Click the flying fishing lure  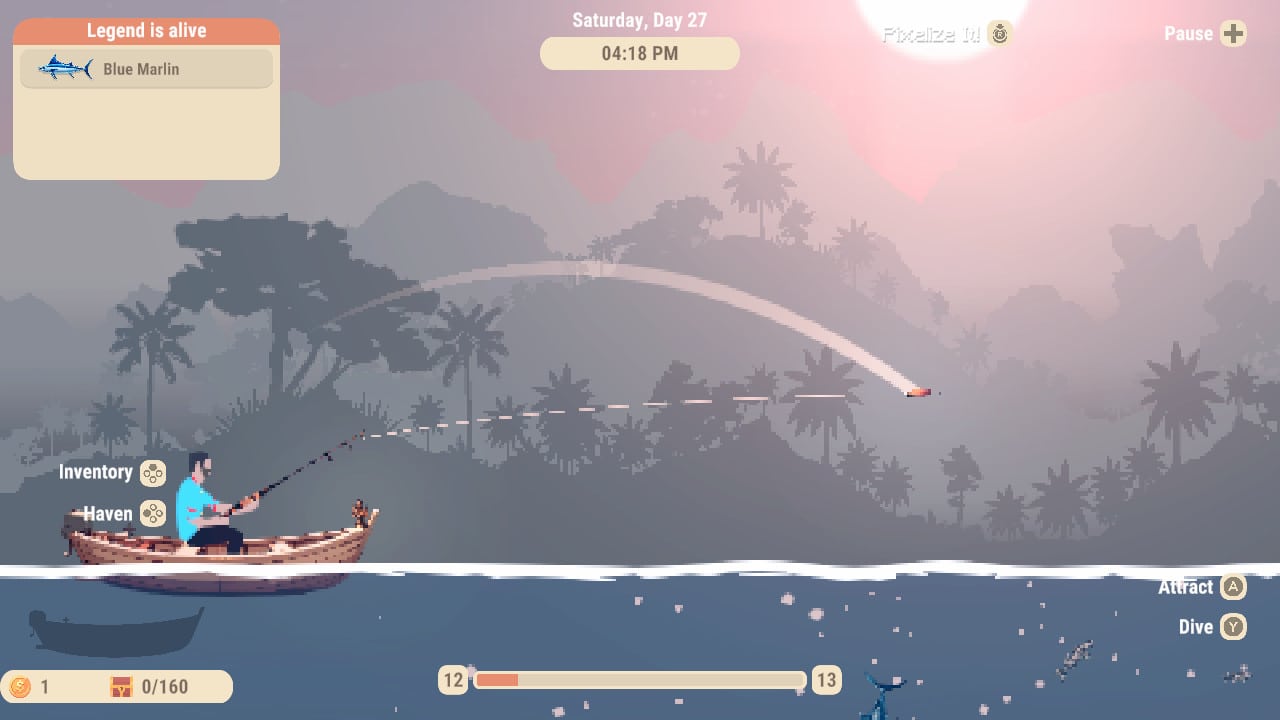pyautogui.click(x=917, y=392)
